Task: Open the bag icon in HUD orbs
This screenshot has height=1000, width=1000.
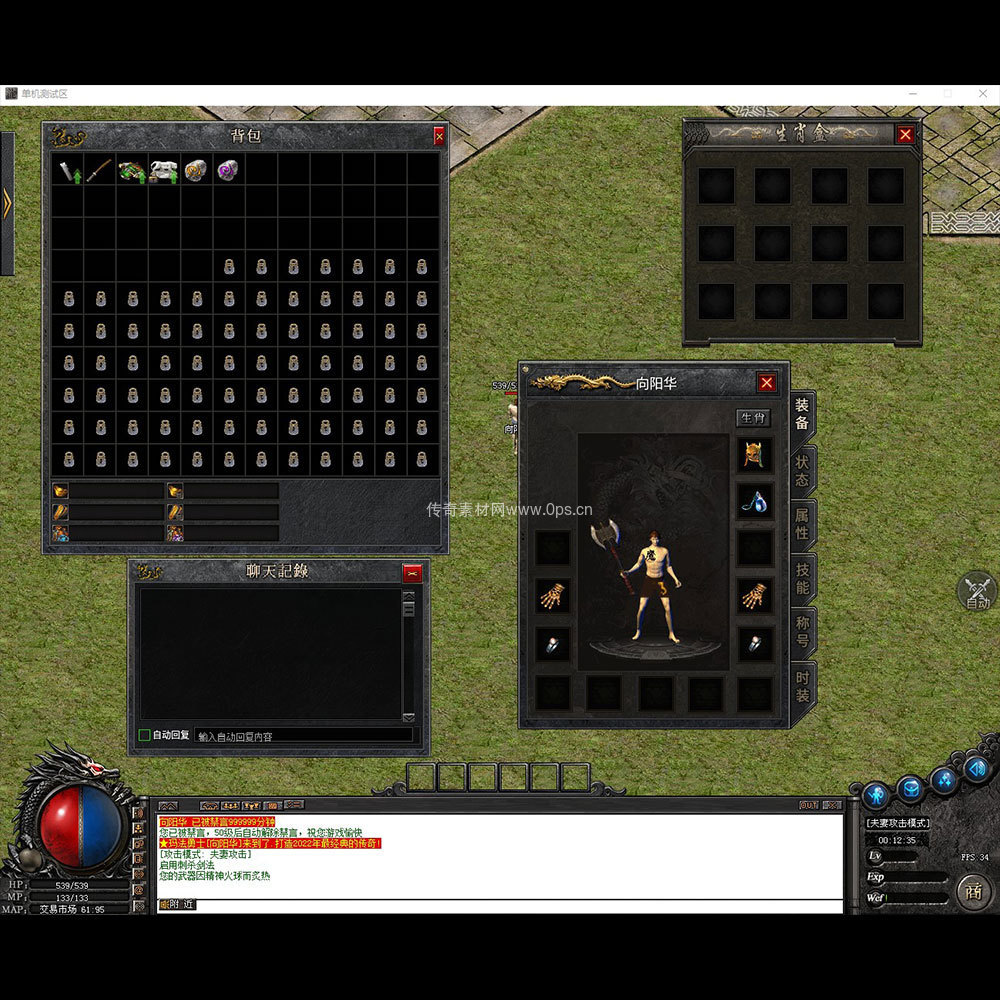Action: [x=911, y=789]
